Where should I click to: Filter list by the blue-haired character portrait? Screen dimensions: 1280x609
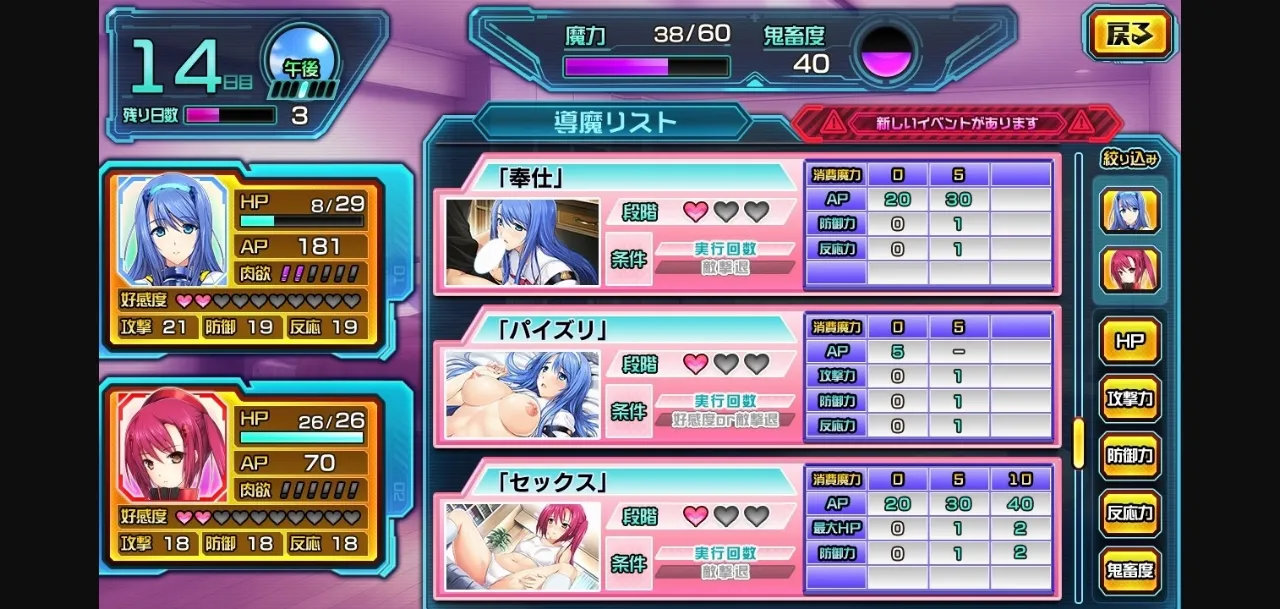1130,211
